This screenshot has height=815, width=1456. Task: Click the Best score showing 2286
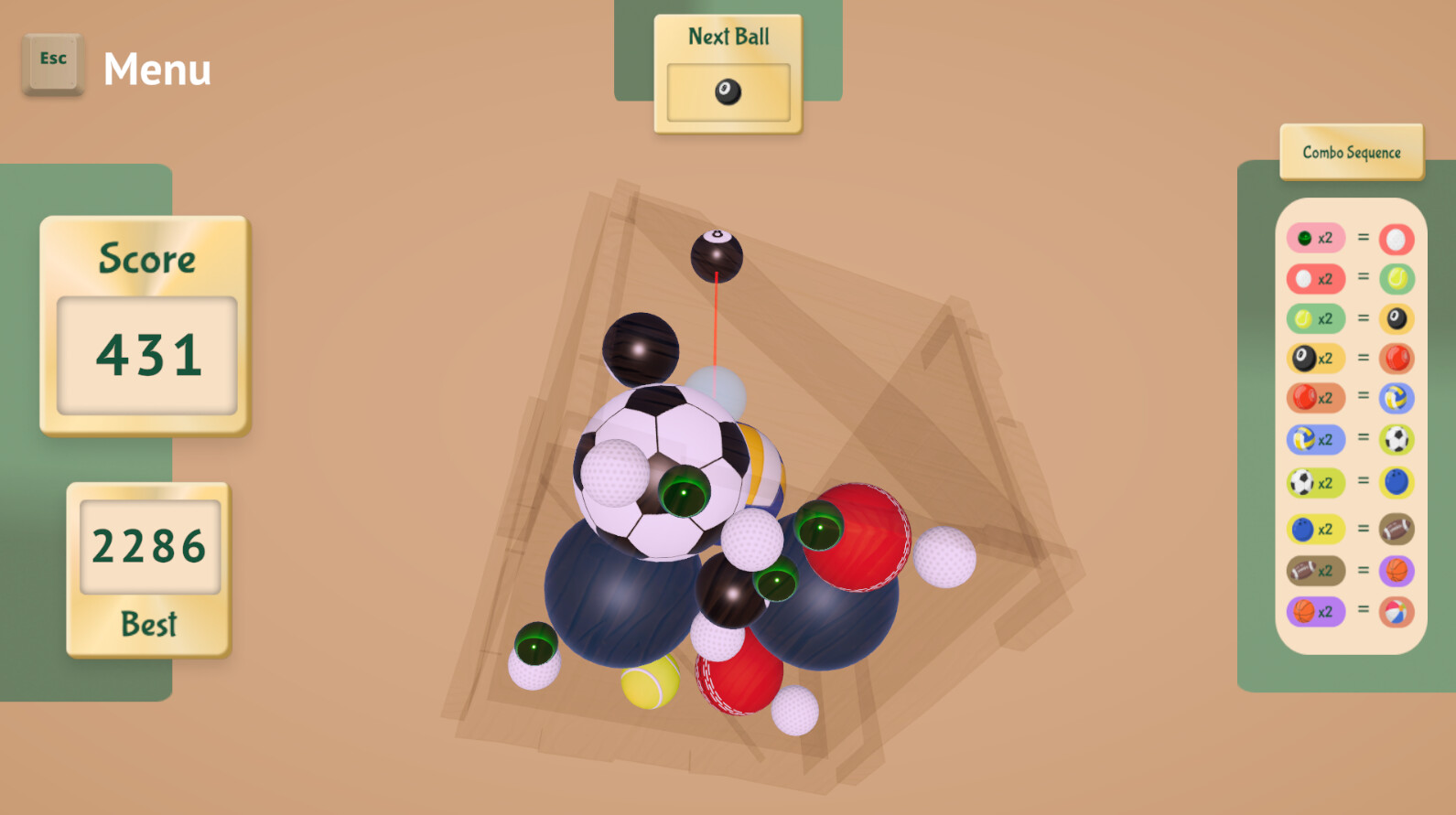148,546
